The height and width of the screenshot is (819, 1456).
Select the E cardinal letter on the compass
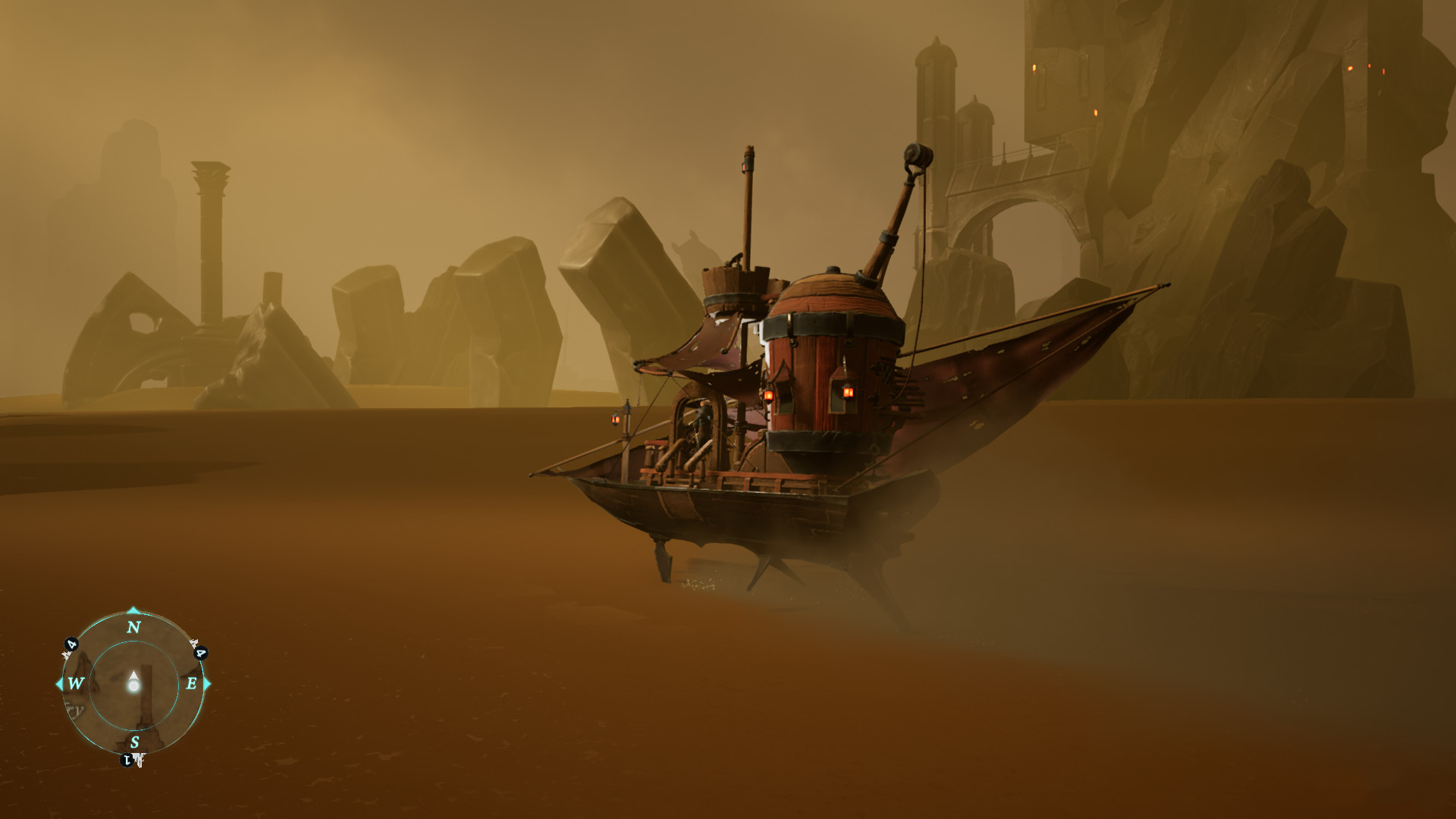(192, 683)
